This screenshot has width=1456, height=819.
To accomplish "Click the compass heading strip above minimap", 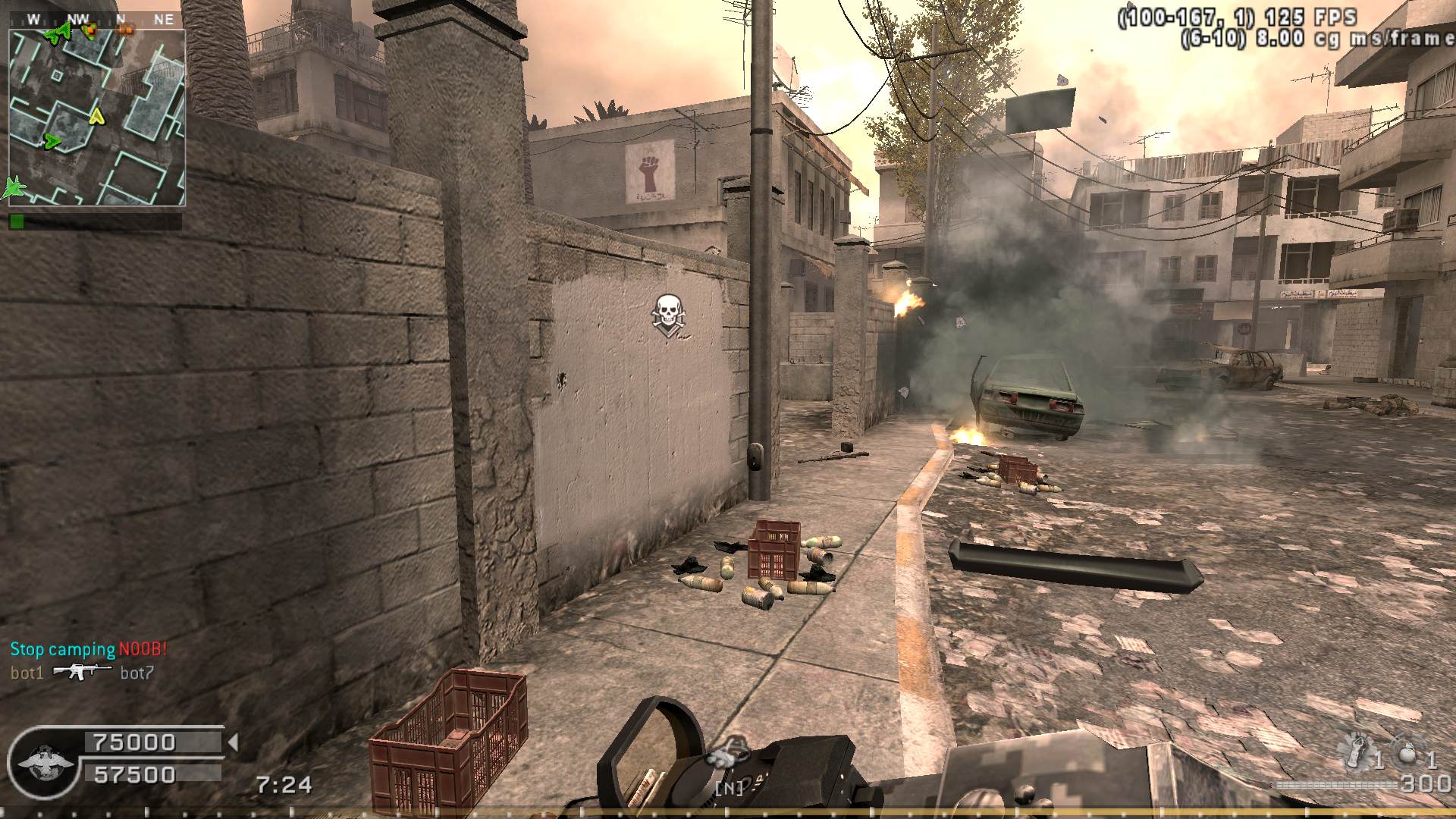I will pyautogui.click(x=96, y=20).
